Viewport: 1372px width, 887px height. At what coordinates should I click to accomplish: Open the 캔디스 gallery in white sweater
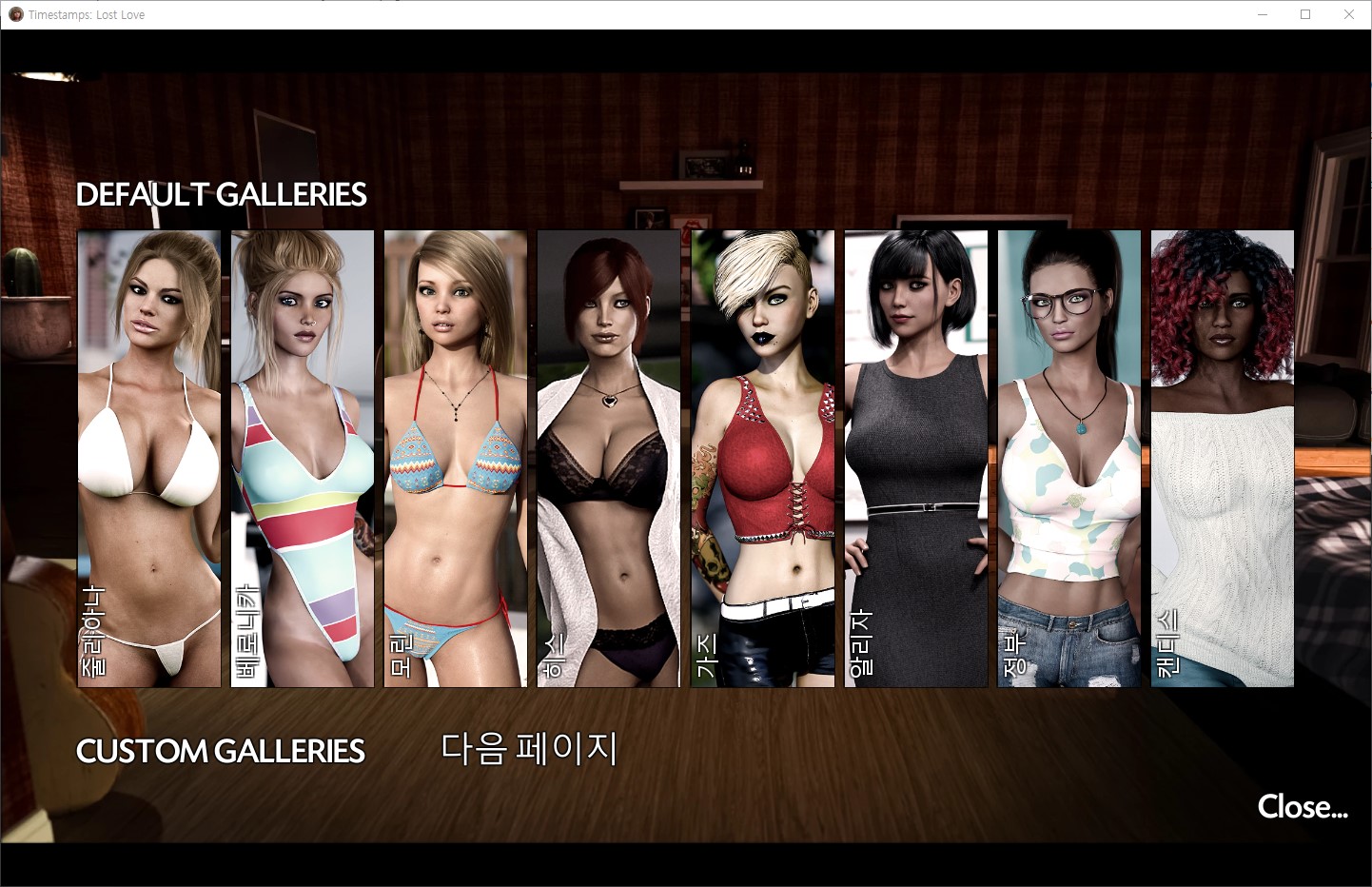(x=1222, y=458)
